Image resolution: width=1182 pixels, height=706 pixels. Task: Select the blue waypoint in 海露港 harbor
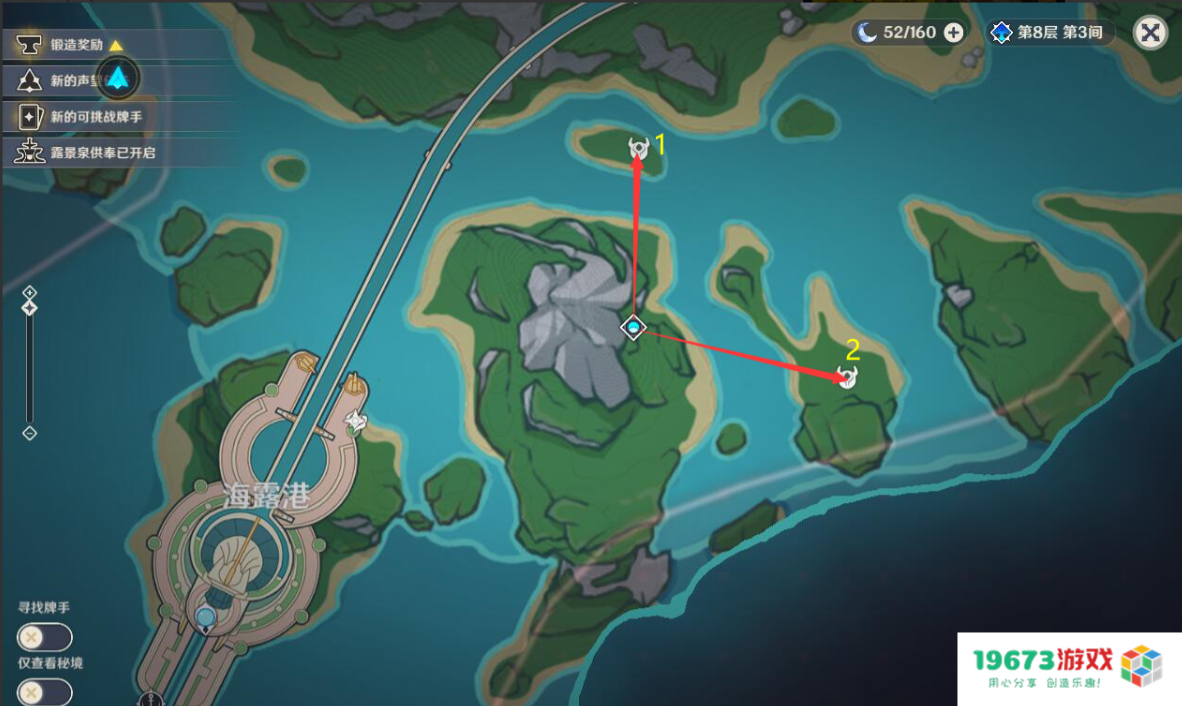[206, 617]
